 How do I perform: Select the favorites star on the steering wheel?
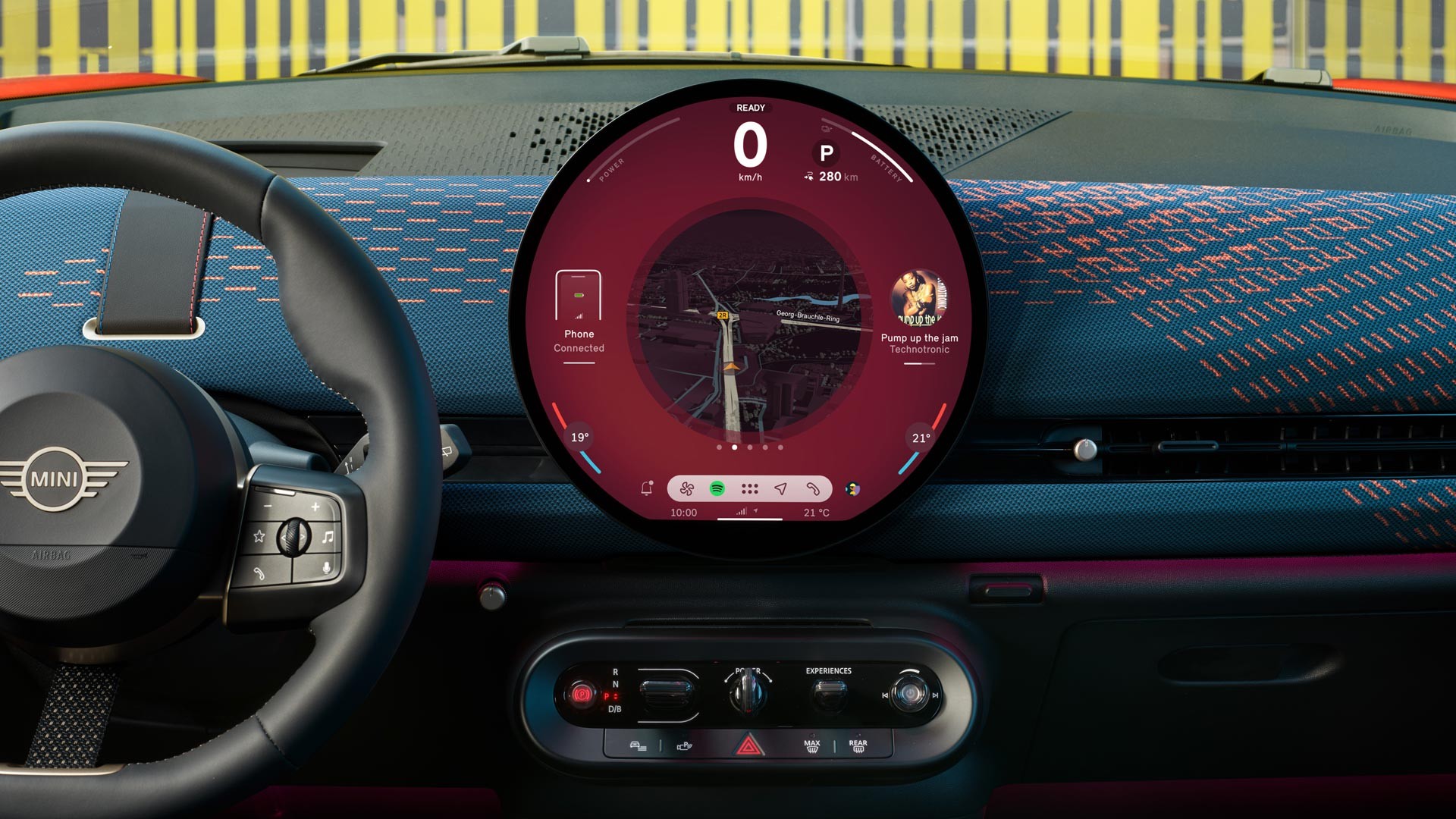pyautogui.click(x=259, y=537)
